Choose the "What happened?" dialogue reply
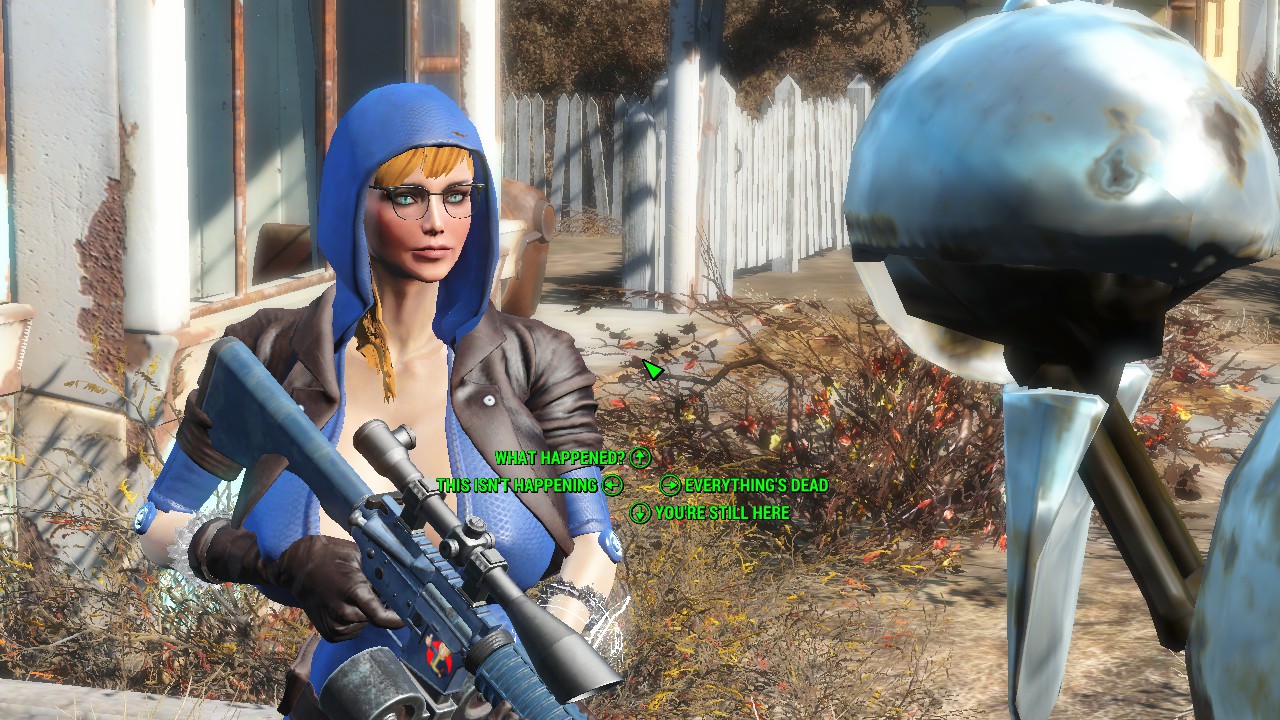1280x720 pixels. pyautogui.click(x=560, y=458)
